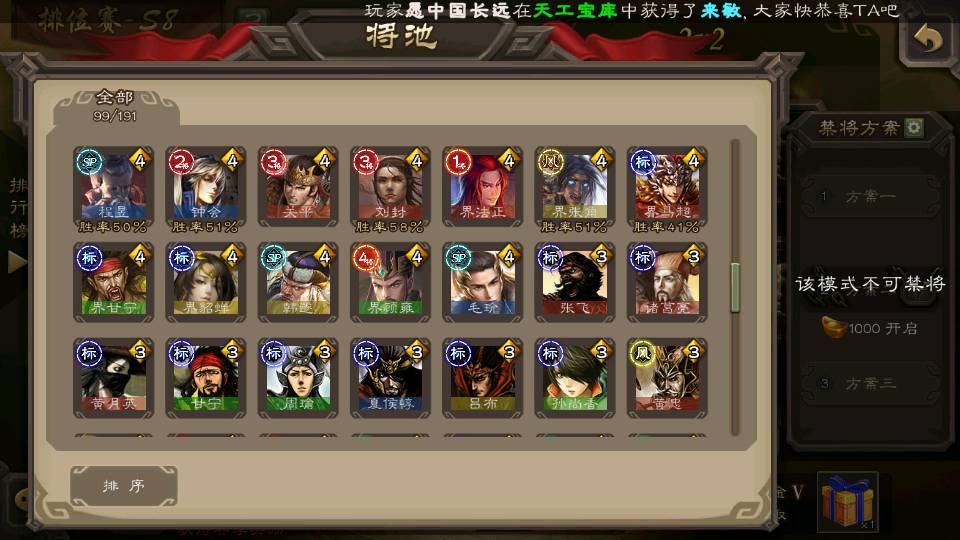Viewport: 960px width, 540px height.
Task: Choose the 夏侯惇 hero card
Action: (389, 378)
